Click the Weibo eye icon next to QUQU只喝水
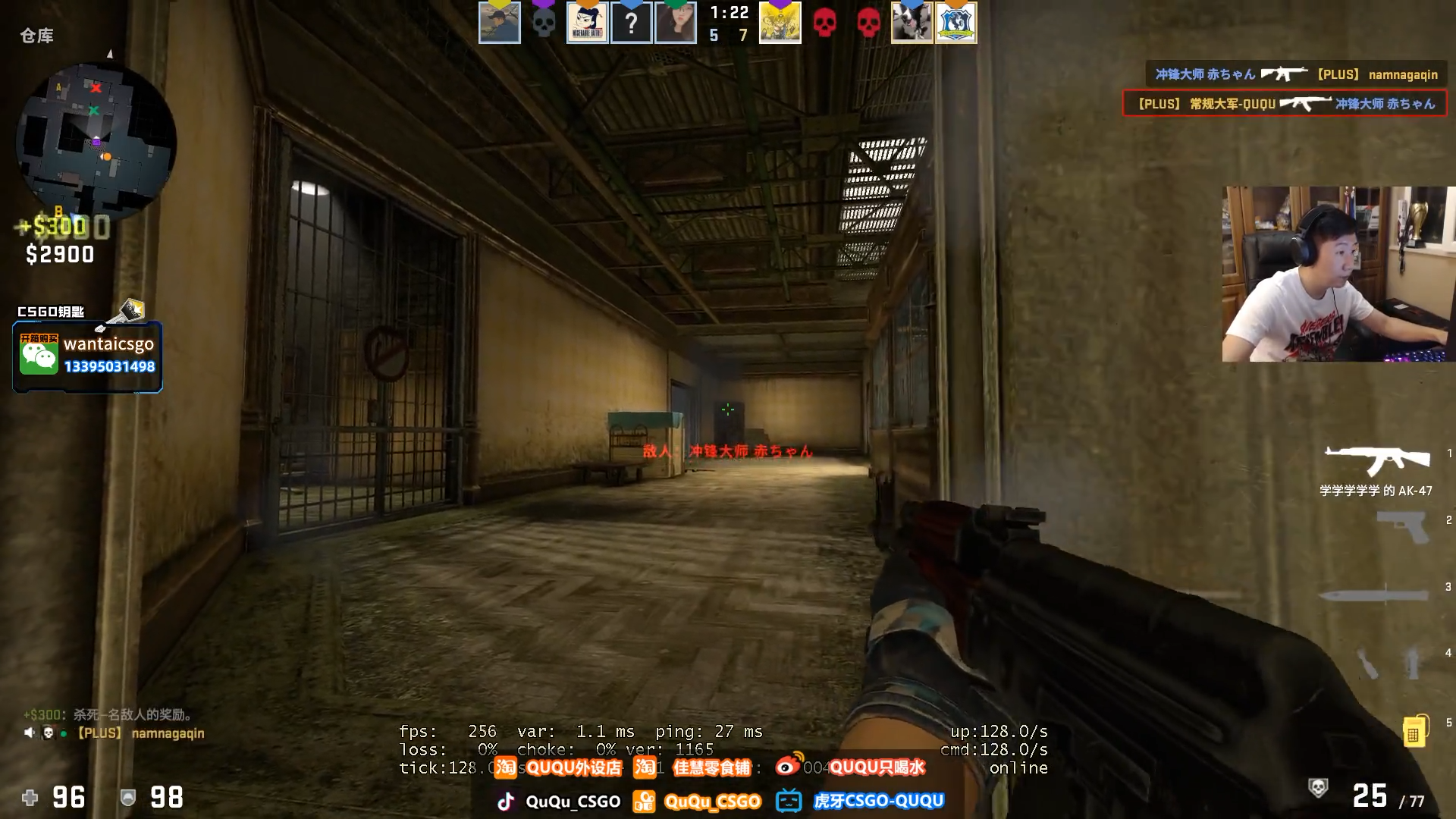 786,768
